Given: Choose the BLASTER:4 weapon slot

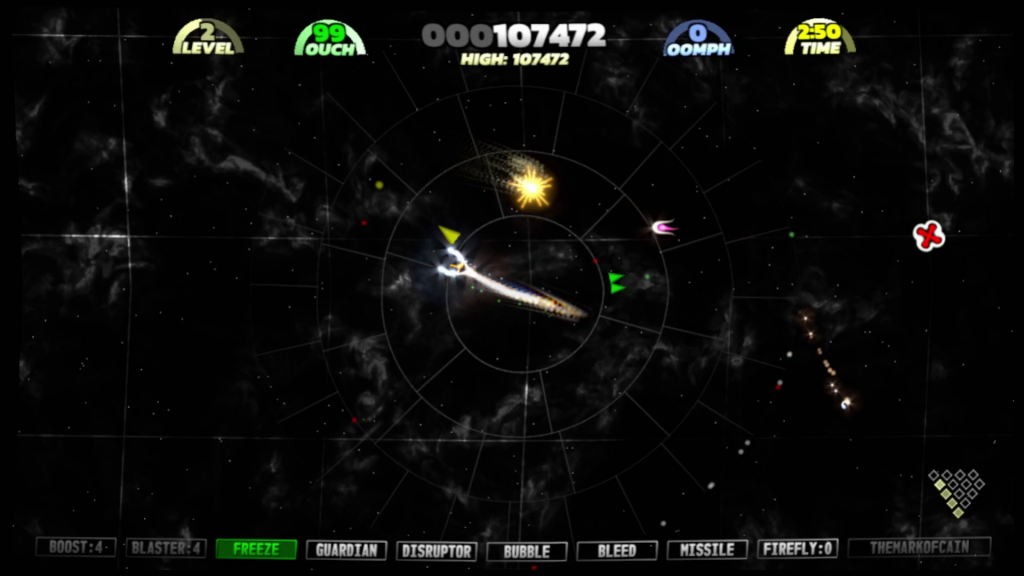Looking at the screenshot, I should pos(166,548).
